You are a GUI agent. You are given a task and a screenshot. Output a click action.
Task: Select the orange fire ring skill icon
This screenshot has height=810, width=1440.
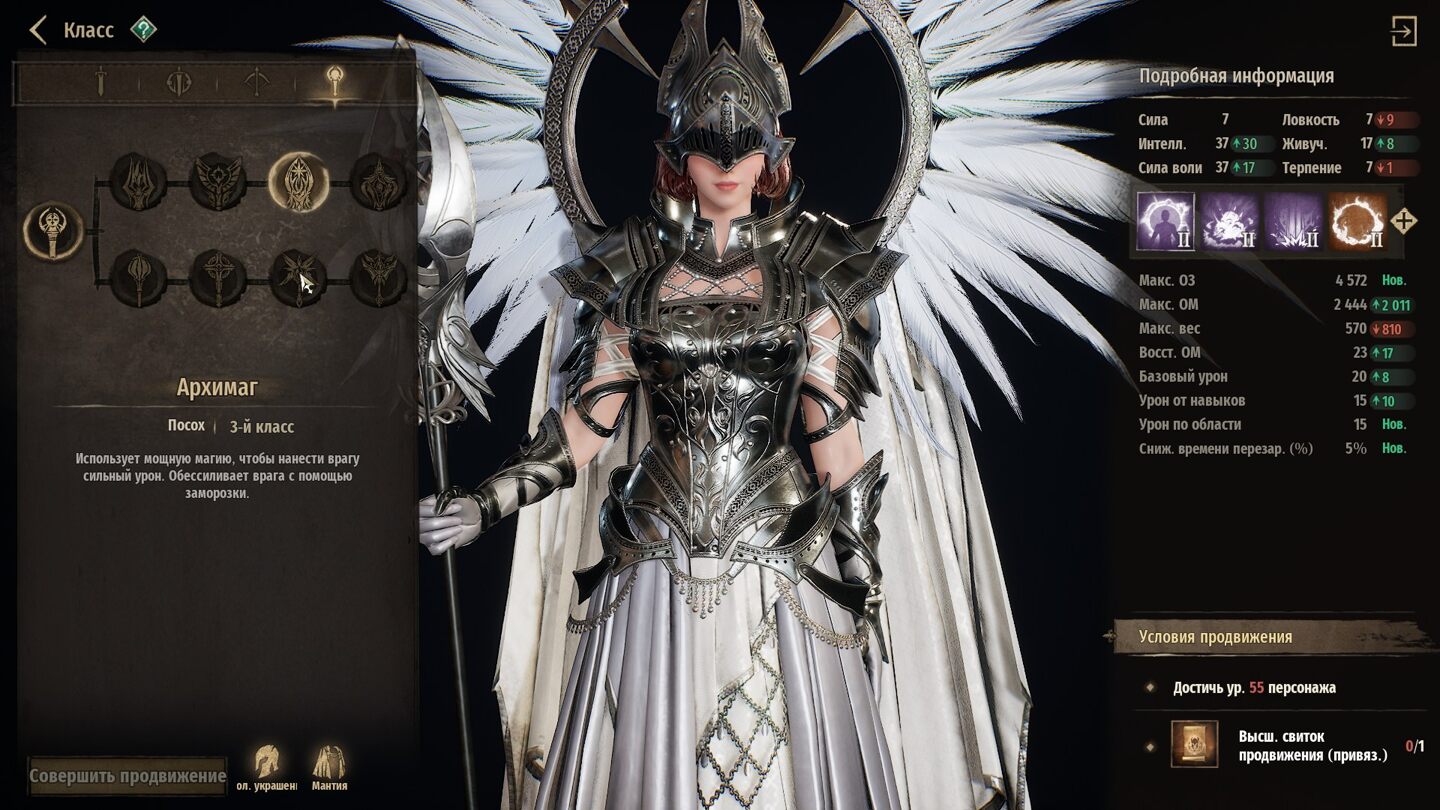[x=1357, y=221]
